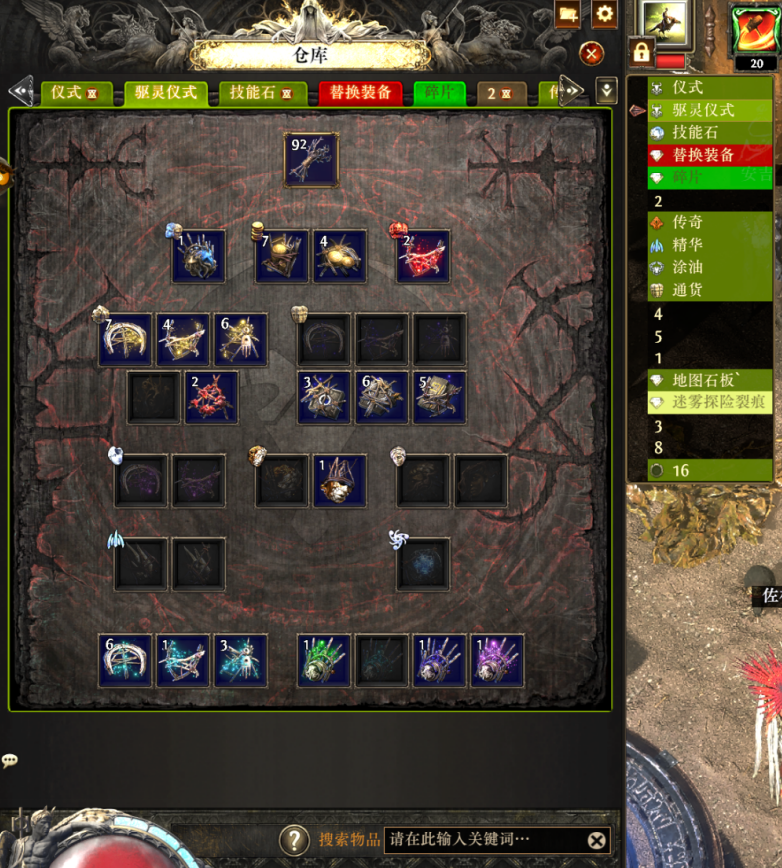Choose 通货 in the tab list
Image resolution: width=782 pixels, height=868 pixels.
[x=688, y=290]
